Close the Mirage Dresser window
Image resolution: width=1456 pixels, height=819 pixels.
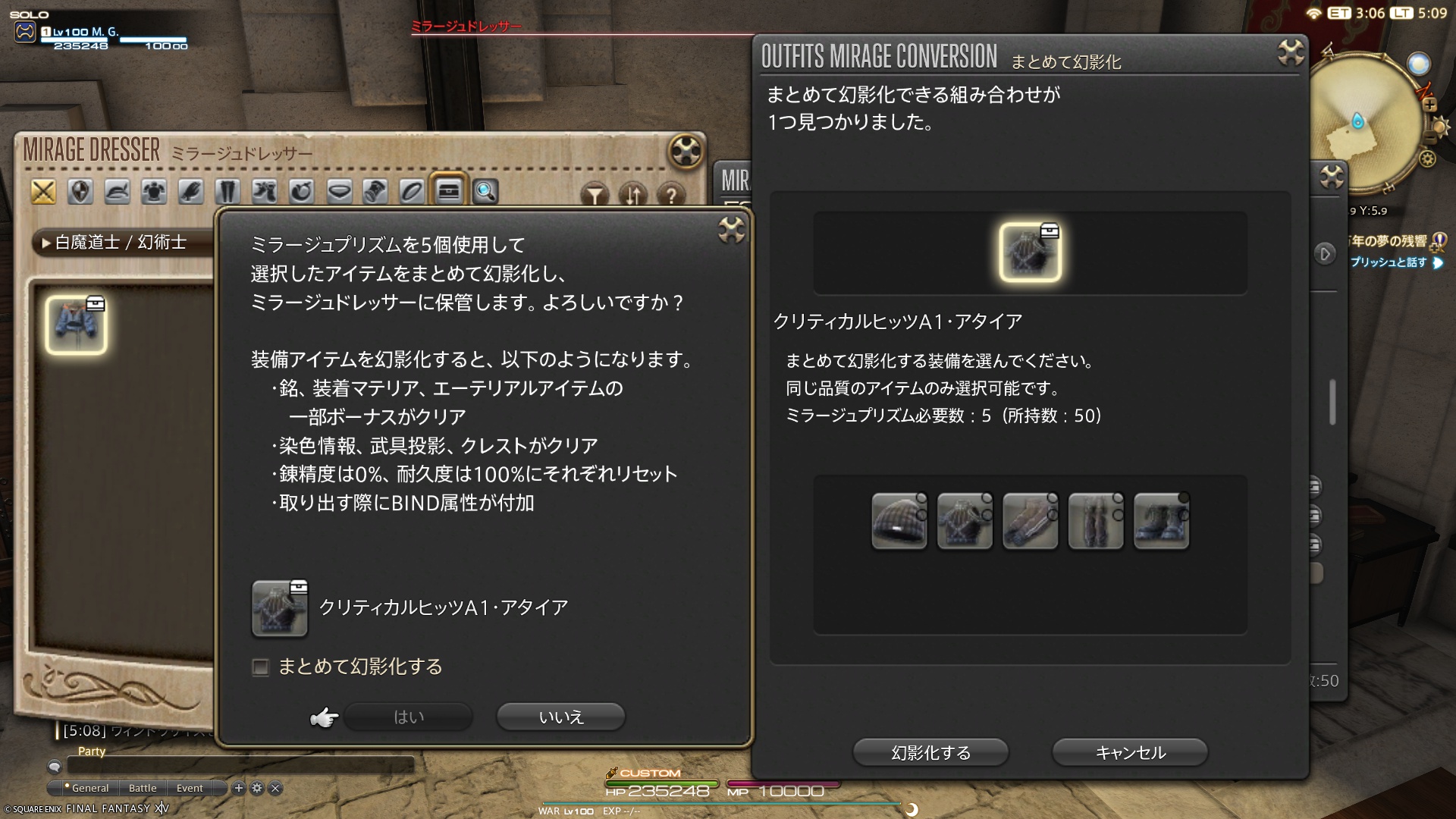pos(686,151)
